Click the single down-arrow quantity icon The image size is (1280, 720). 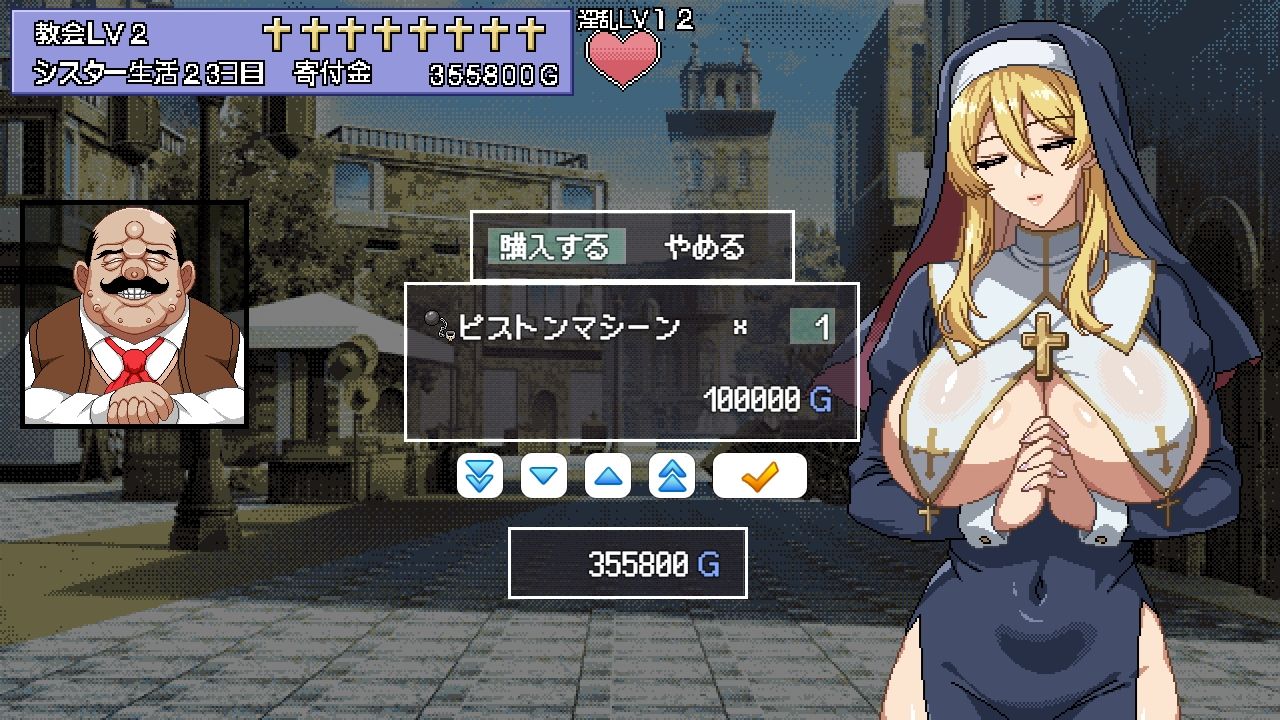coord(543,475)
